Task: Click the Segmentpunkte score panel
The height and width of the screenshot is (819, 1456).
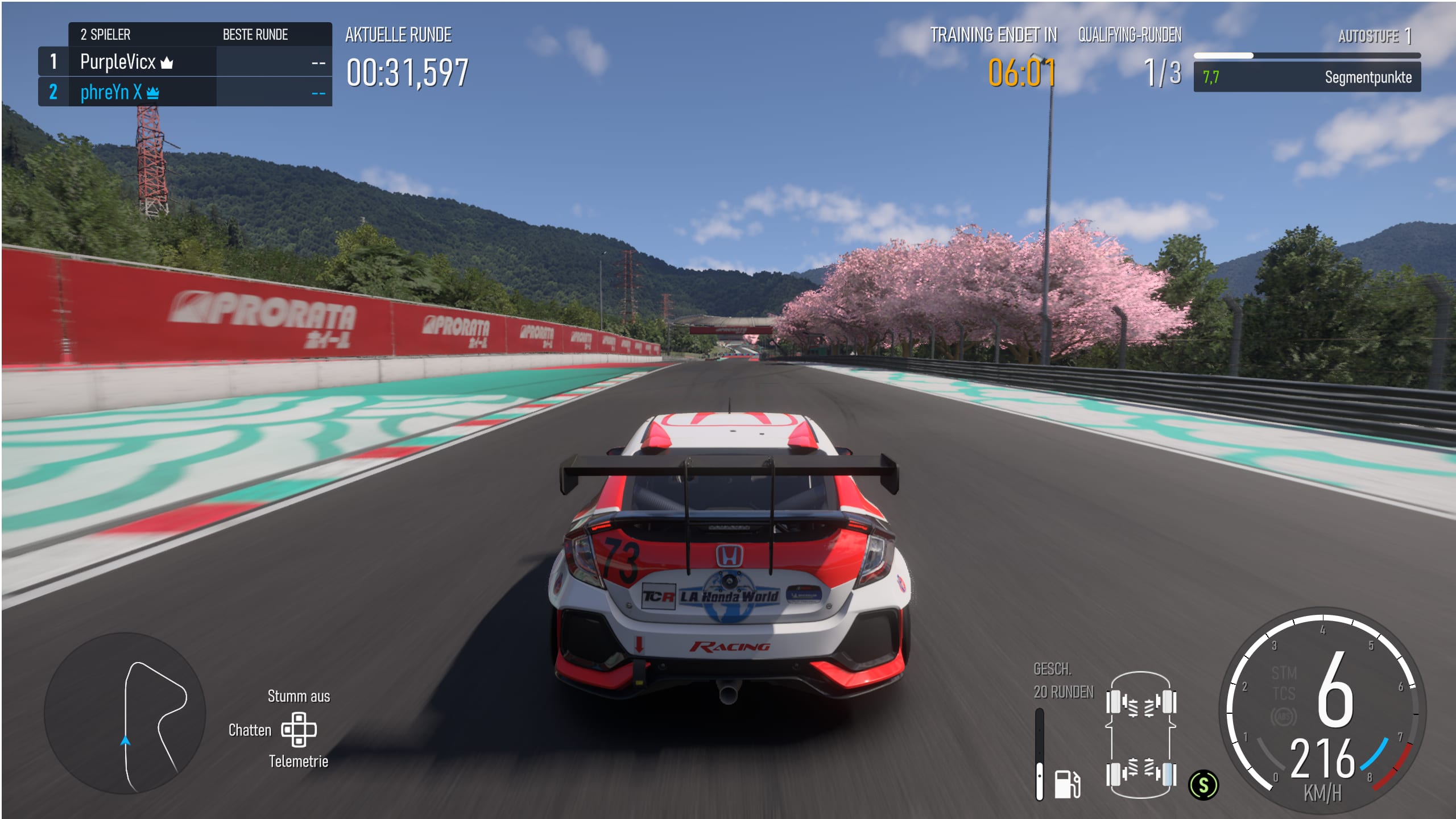Action: (x=1306, y=77)
